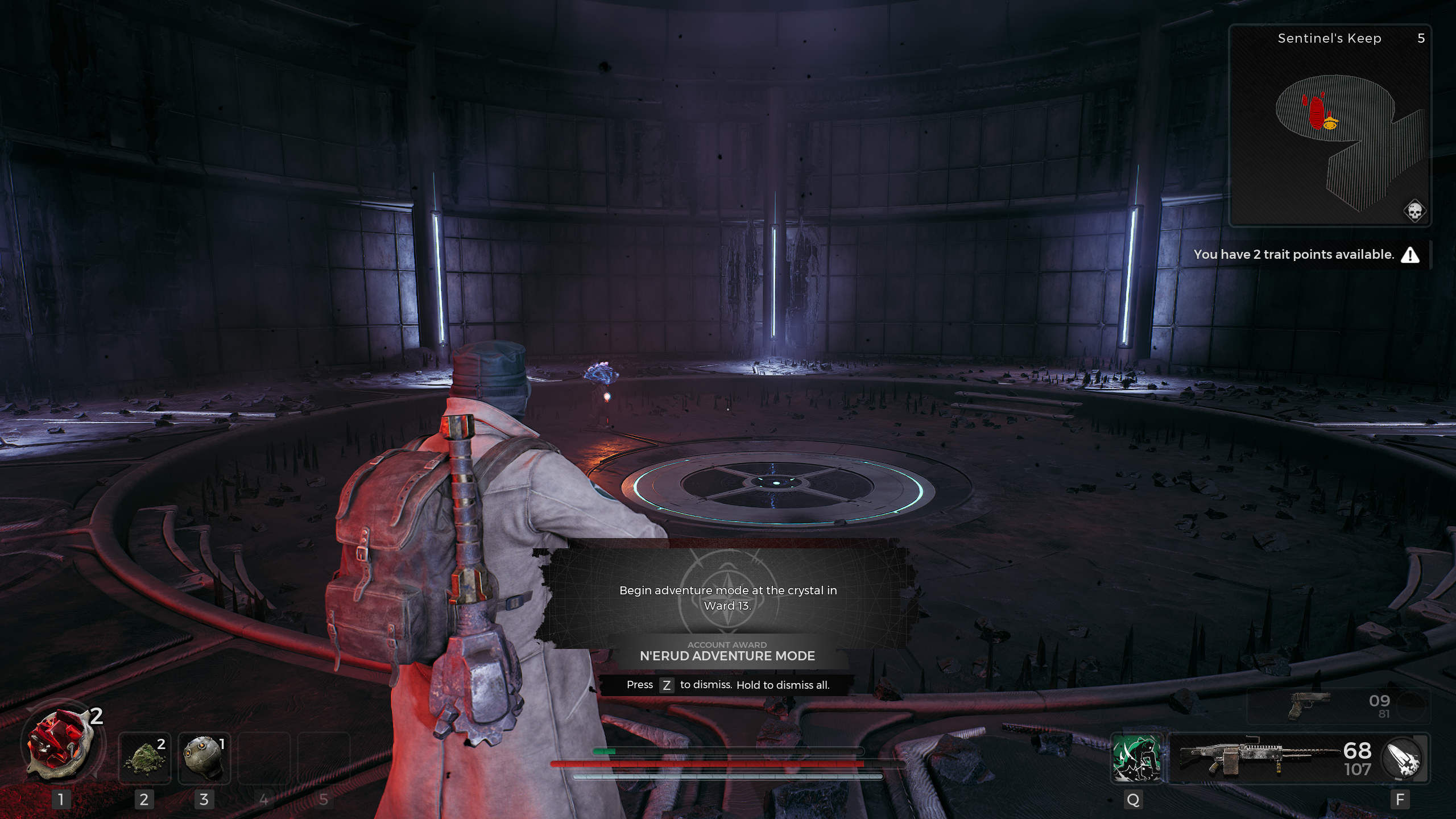Select the round metal grenade-like item slot
The image size is (1456, 819).
pos(204,758)
